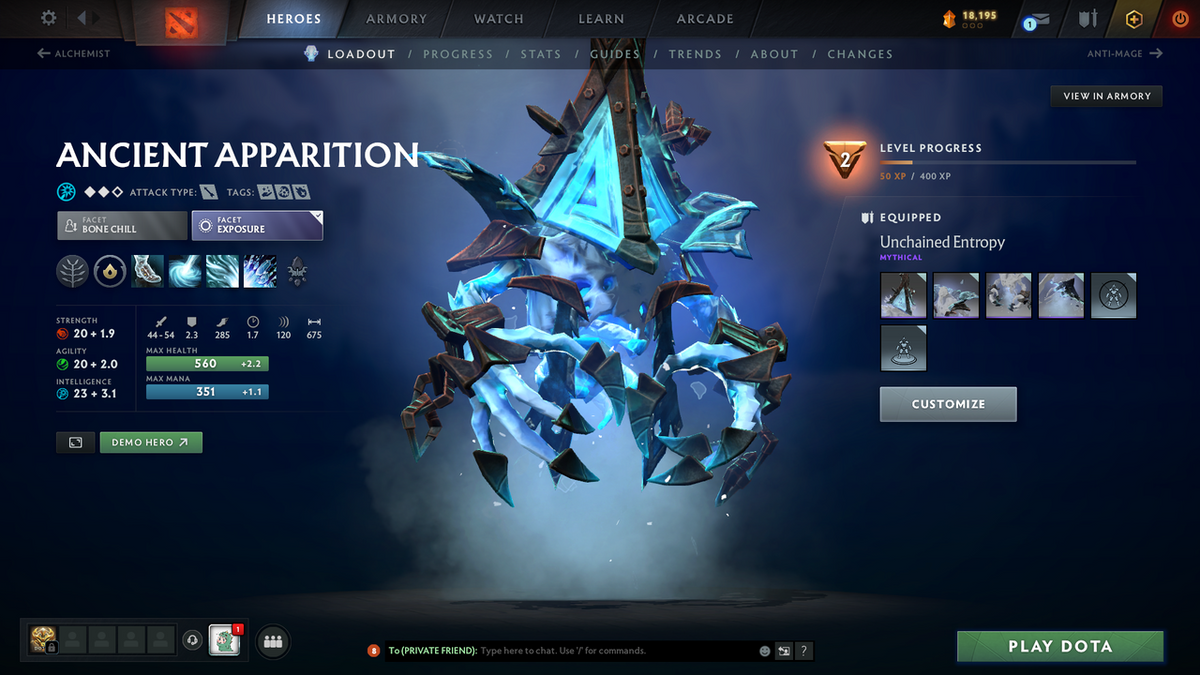Launch Demo Hero mode
This screenshot has width=1200, height=675.
(x=151, y=442)
